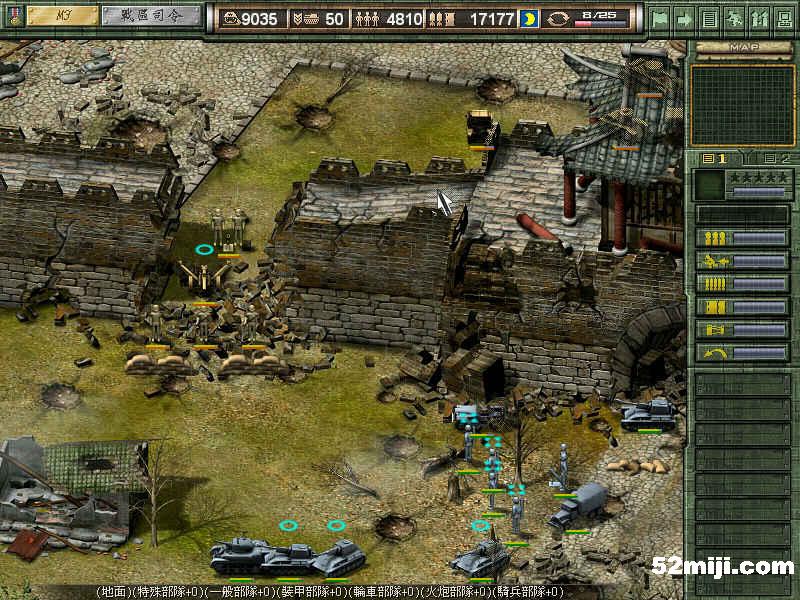Select the arrow icon toolbar button
Screen dimensions: 800x600
[685, 17]
